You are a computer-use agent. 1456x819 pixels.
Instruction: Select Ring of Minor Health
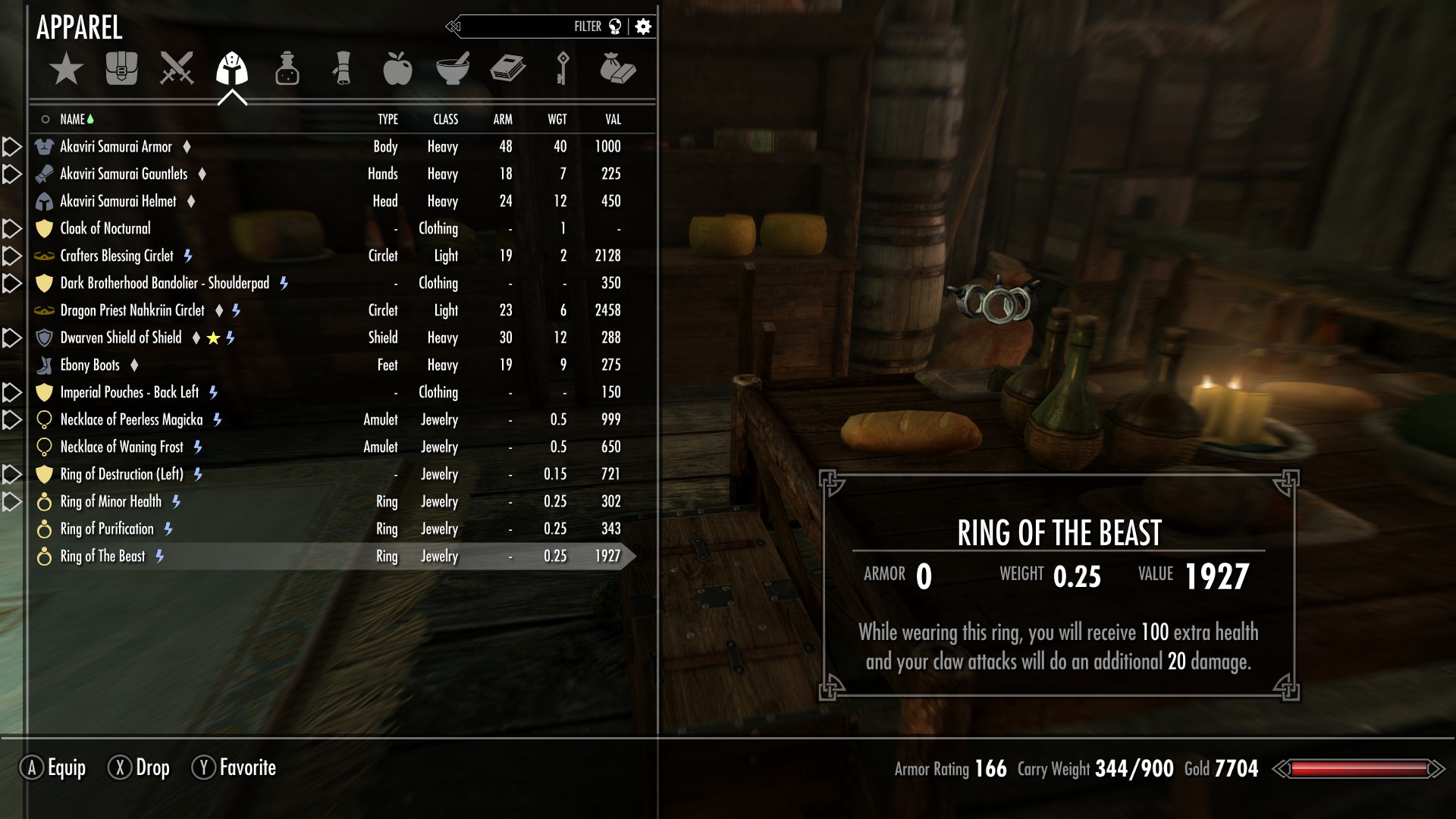pos(111,501)
